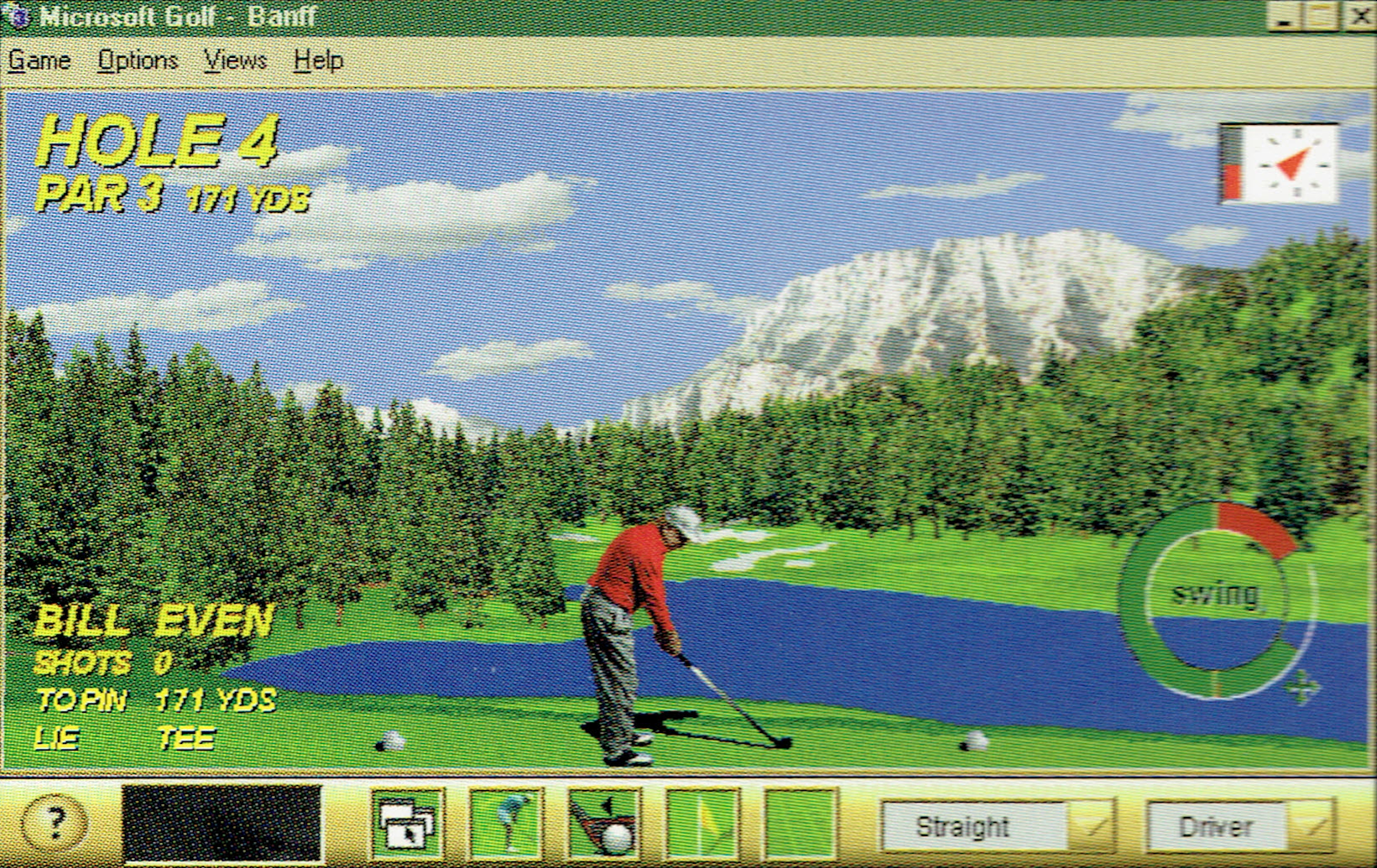Open the Driver club selection dropdown
1377x868 pixels.
point(1218,826)
